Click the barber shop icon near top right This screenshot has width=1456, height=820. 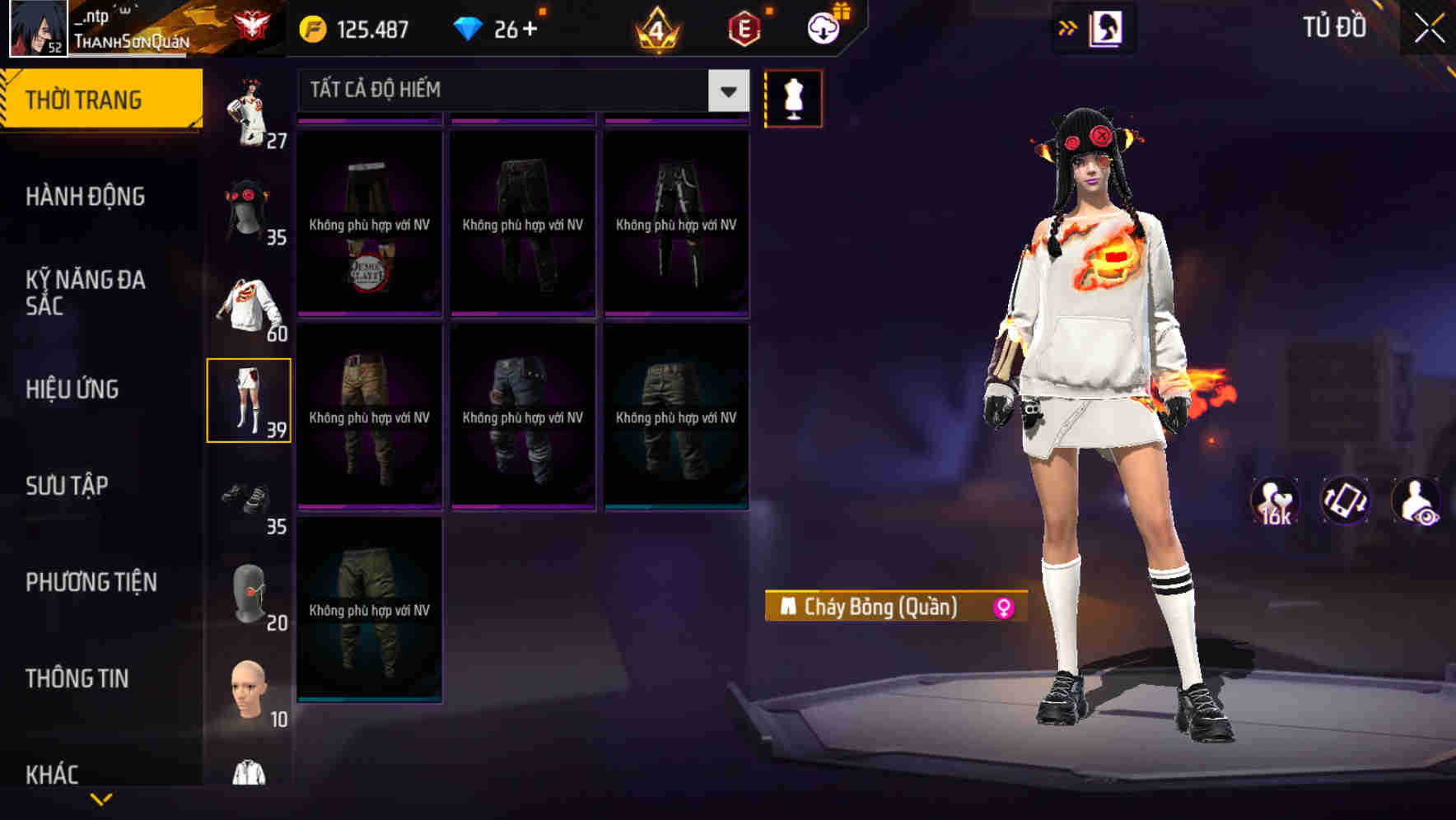pos(1107,27)
